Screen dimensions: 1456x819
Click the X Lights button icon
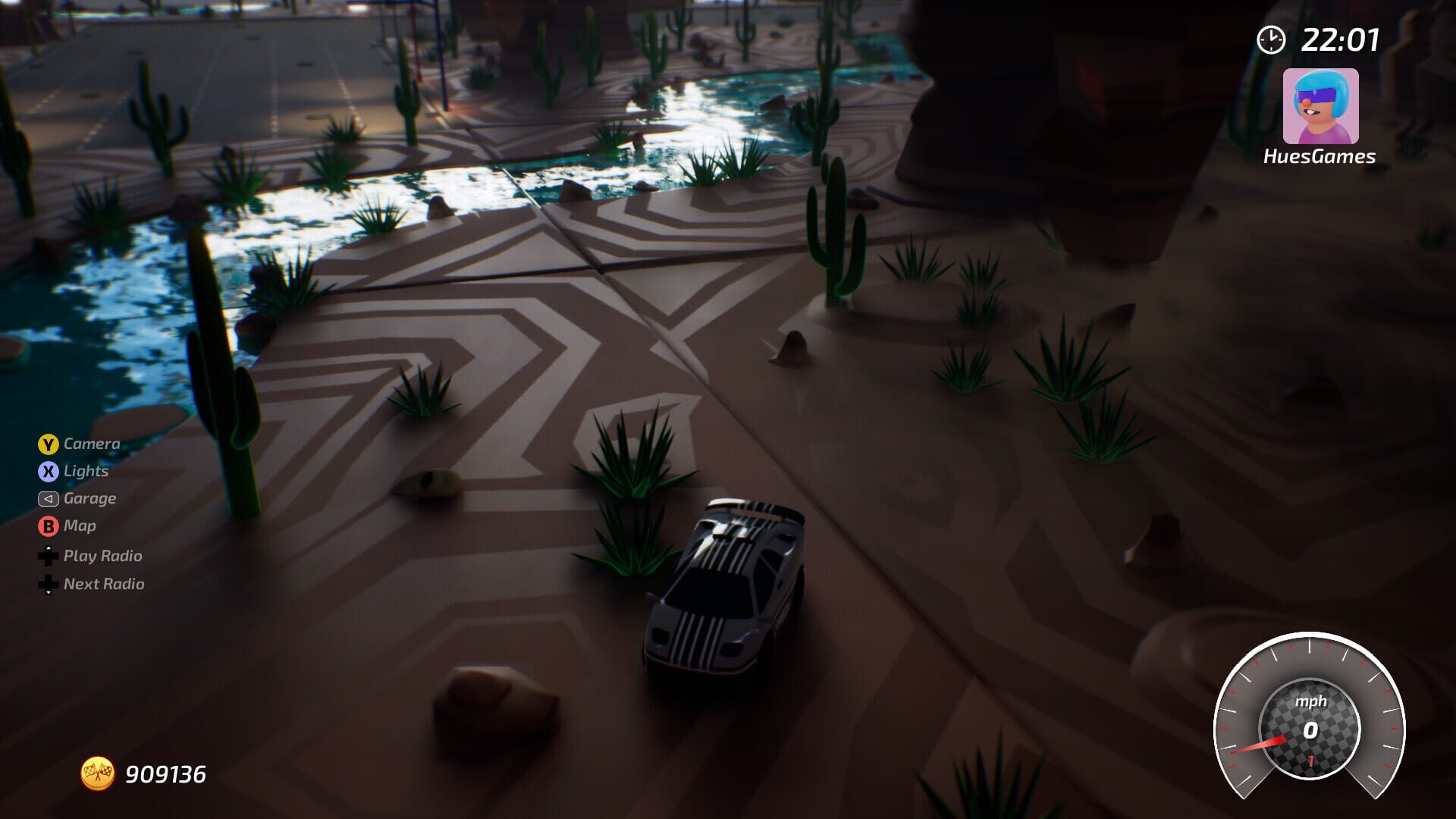click(x=49, y=471)
